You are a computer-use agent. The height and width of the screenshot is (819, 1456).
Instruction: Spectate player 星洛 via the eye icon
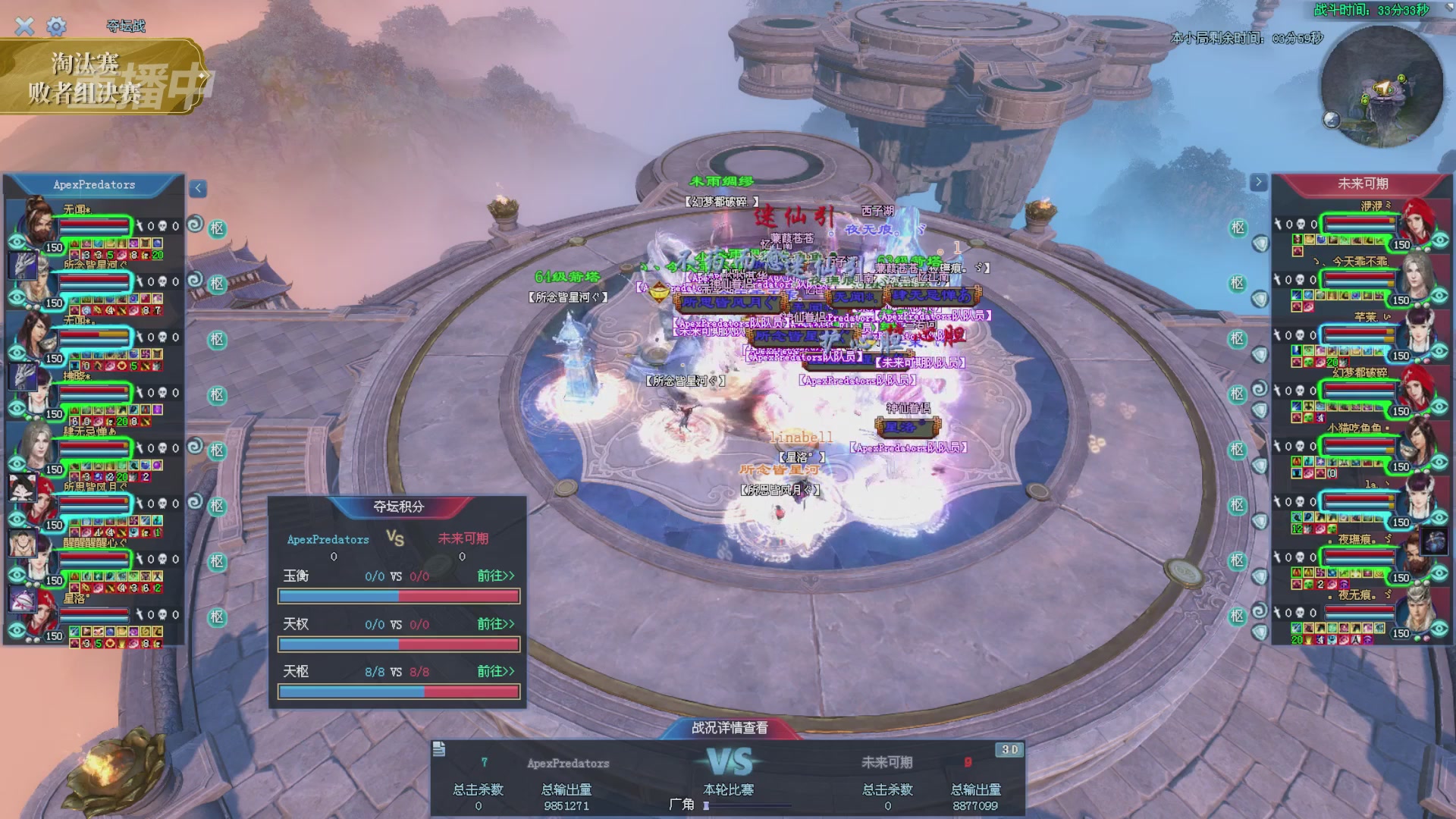[17, 630]
